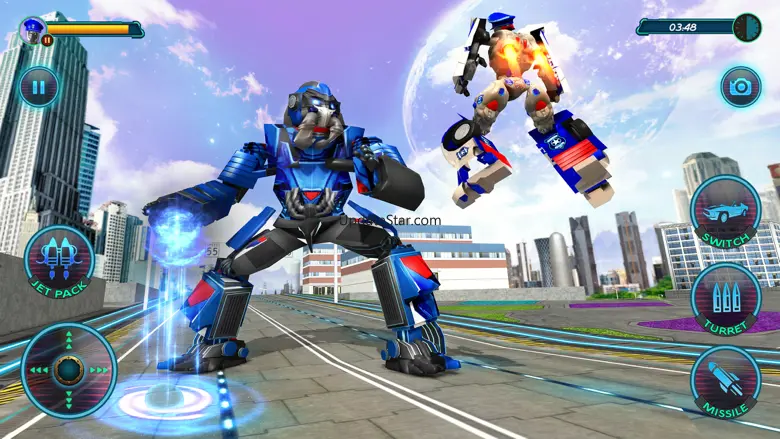Touch the movement joystick pad
Viewport: 780px width, 439px height.
click(69, 369)
